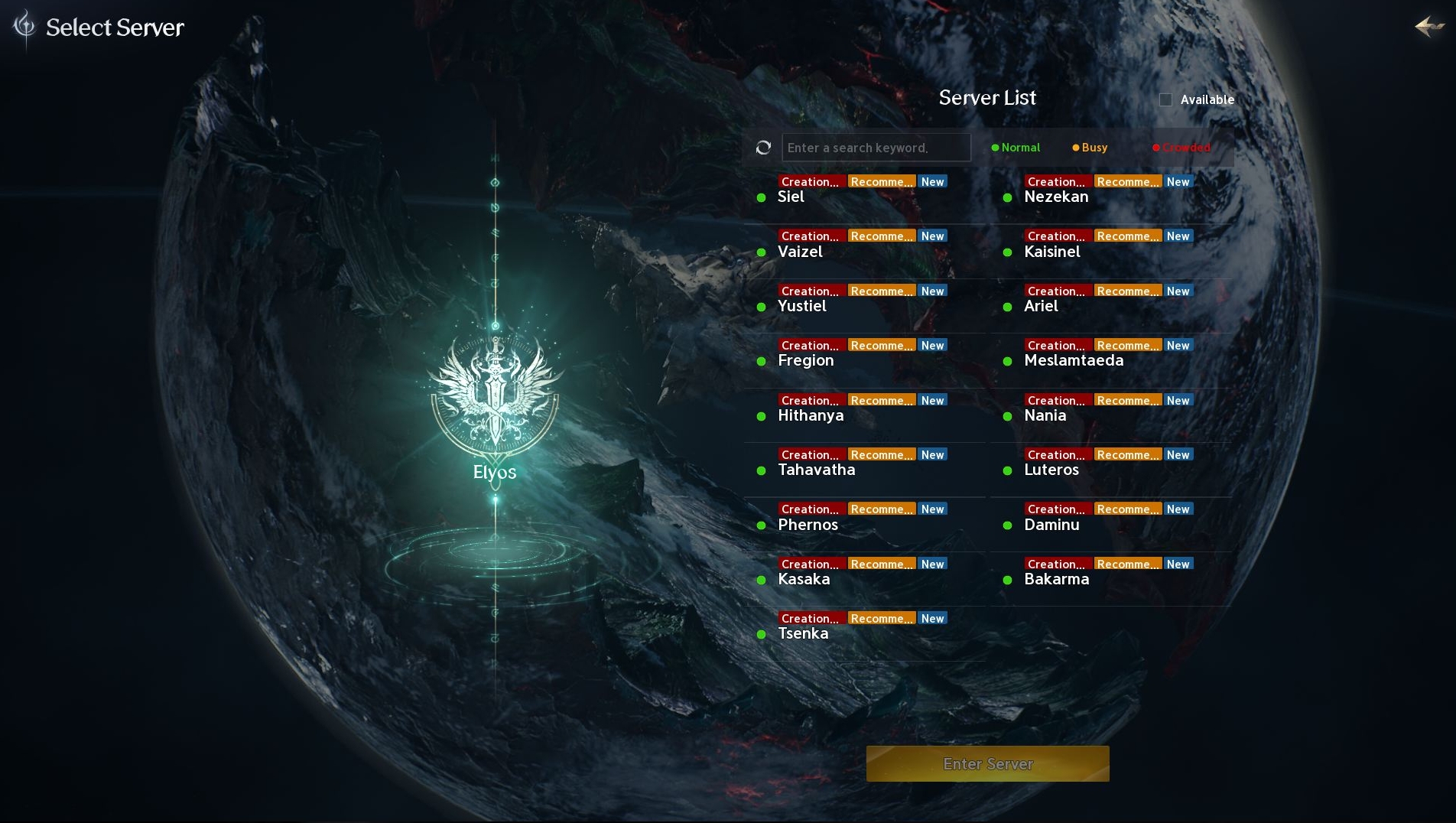Focus the server search keyword field
The height and width of the screenshot is (823, 1456).
876,148
